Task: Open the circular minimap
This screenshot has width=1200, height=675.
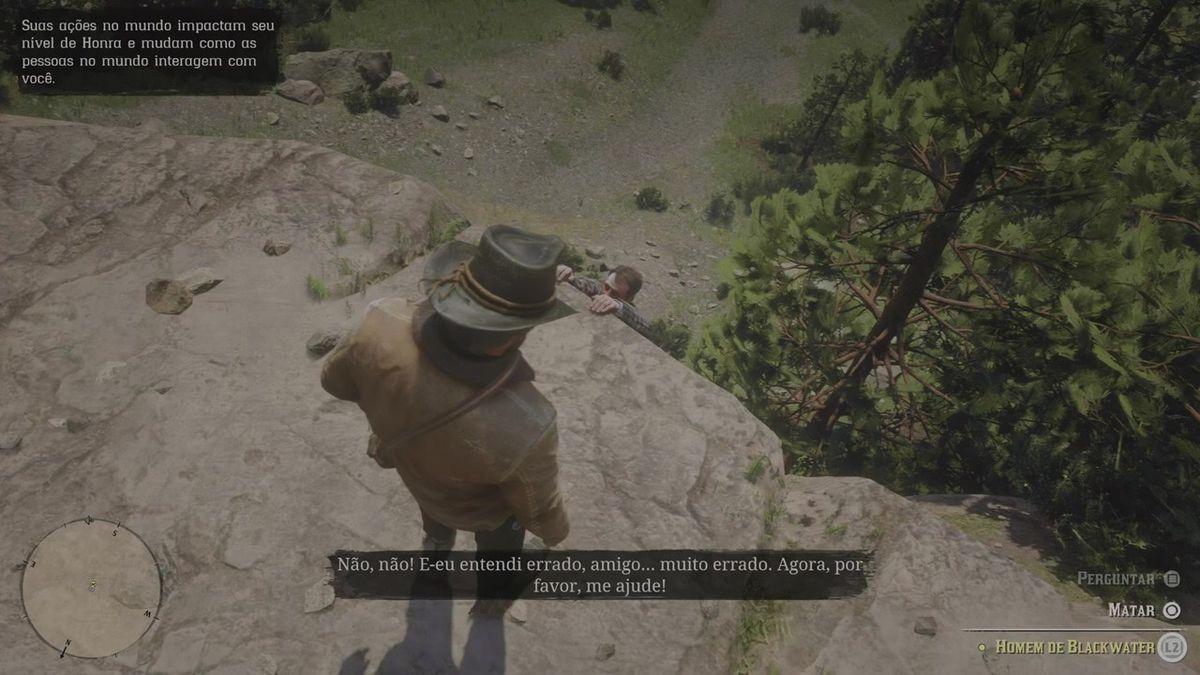Action: tap(91, 588)
